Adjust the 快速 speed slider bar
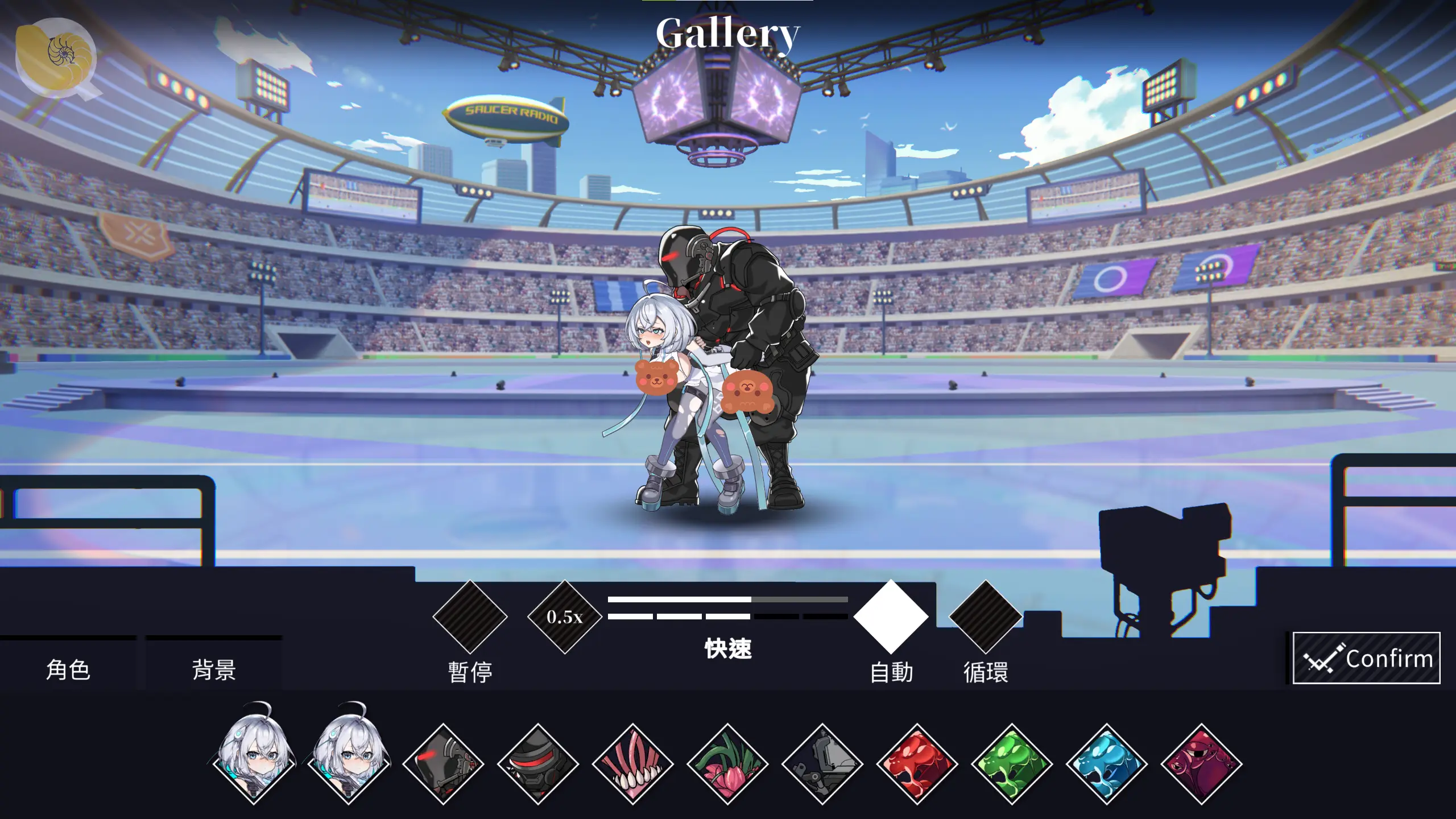The height and width of the screenshot is (819, 1456). pos(727,599)
